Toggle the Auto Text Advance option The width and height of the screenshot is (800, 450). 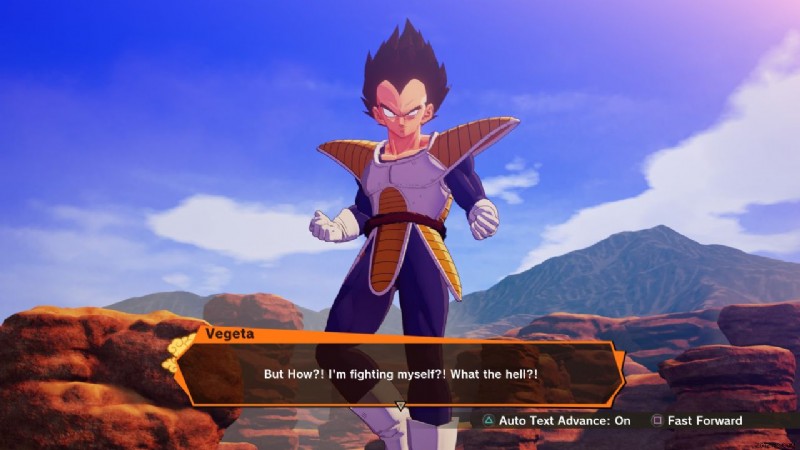pos(556,421)
